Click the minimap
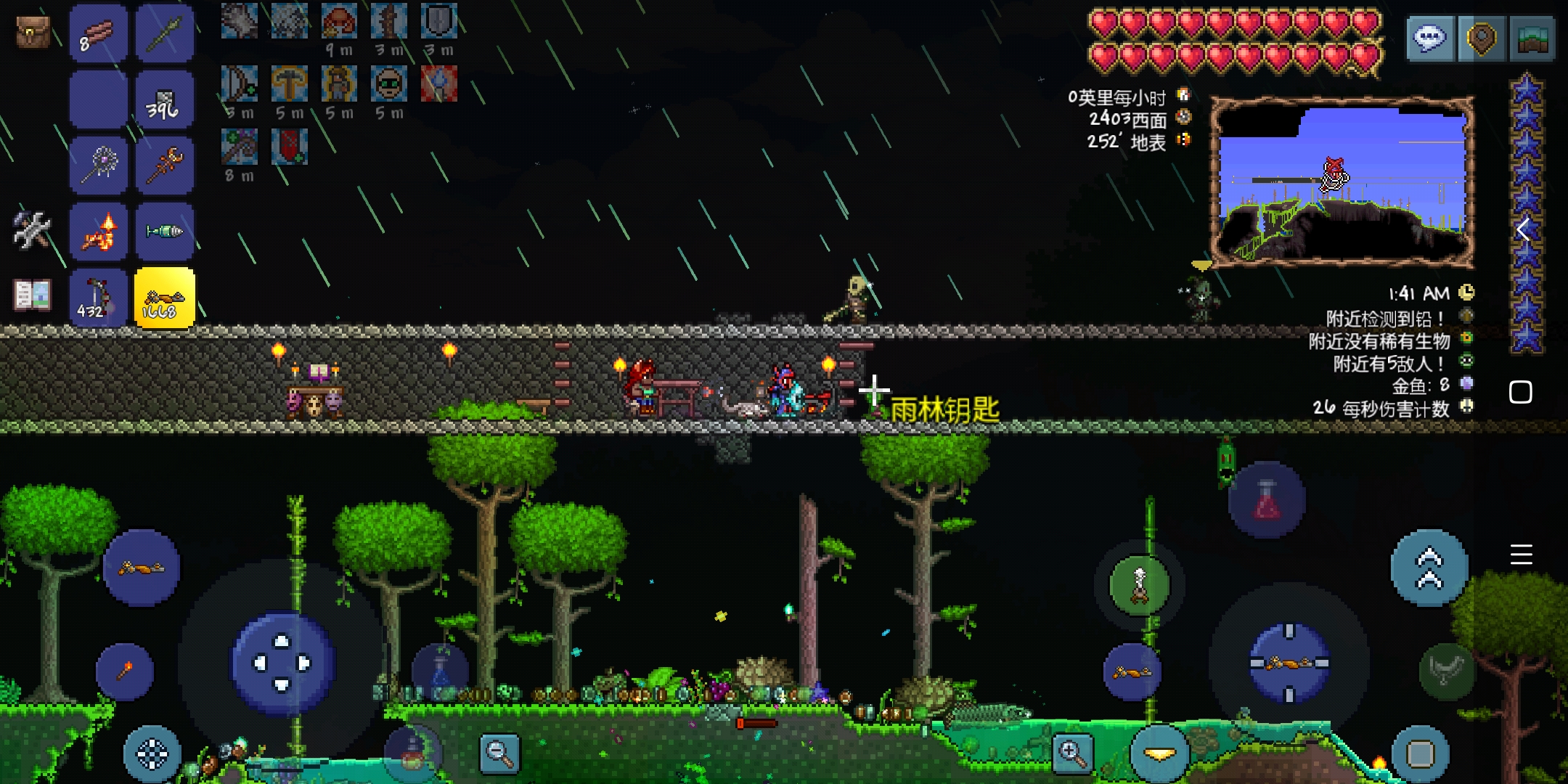 1342,181
